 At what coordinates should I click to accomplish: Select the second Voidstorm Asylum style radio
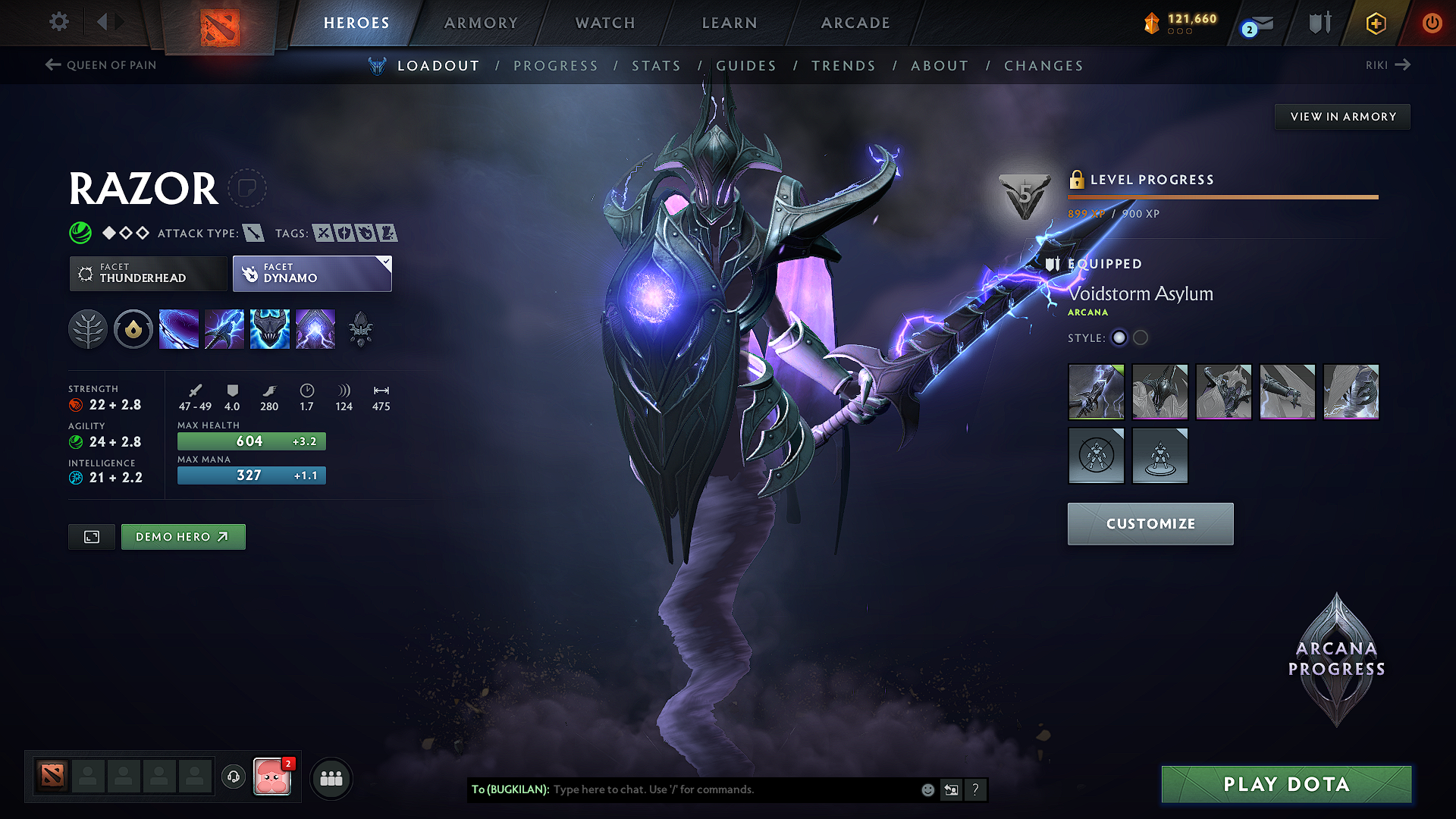point(1141,338)
